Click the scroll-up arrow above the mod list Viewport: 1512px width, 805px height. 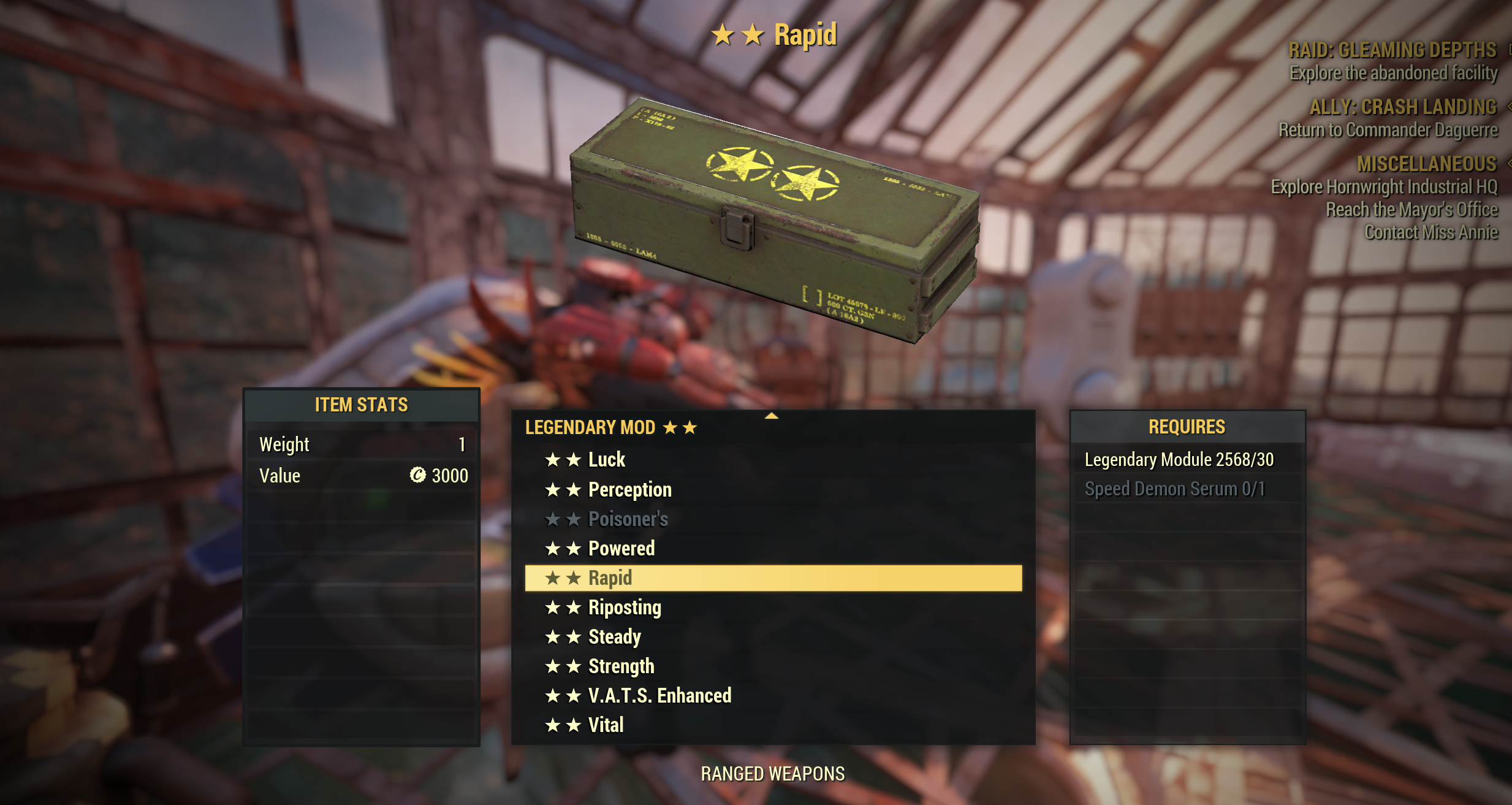pyautogui.click(x=772, y=416)
